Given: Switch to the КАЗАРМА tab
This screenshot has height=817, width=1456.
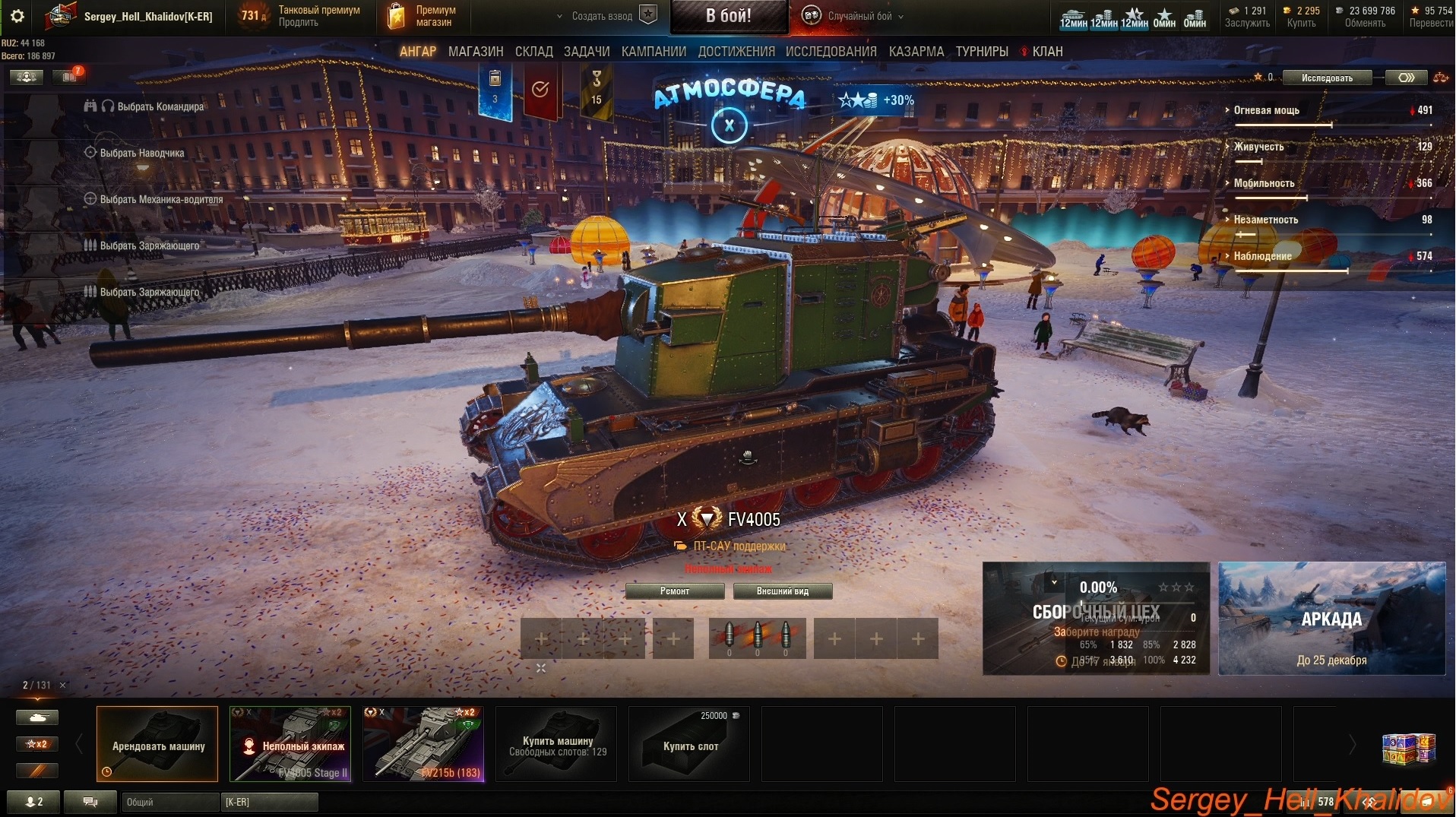Looking at the screenshot, I should tap(916, 52).
